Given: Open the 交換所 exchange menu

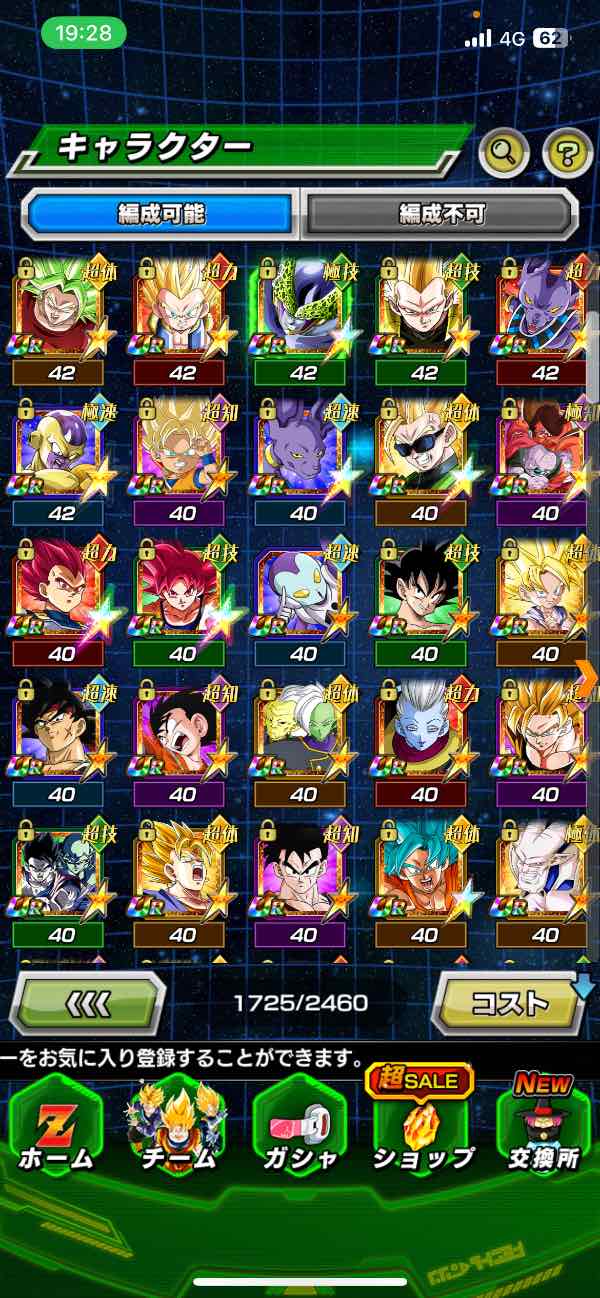Looking at the screenshot, I should 545,1125.
